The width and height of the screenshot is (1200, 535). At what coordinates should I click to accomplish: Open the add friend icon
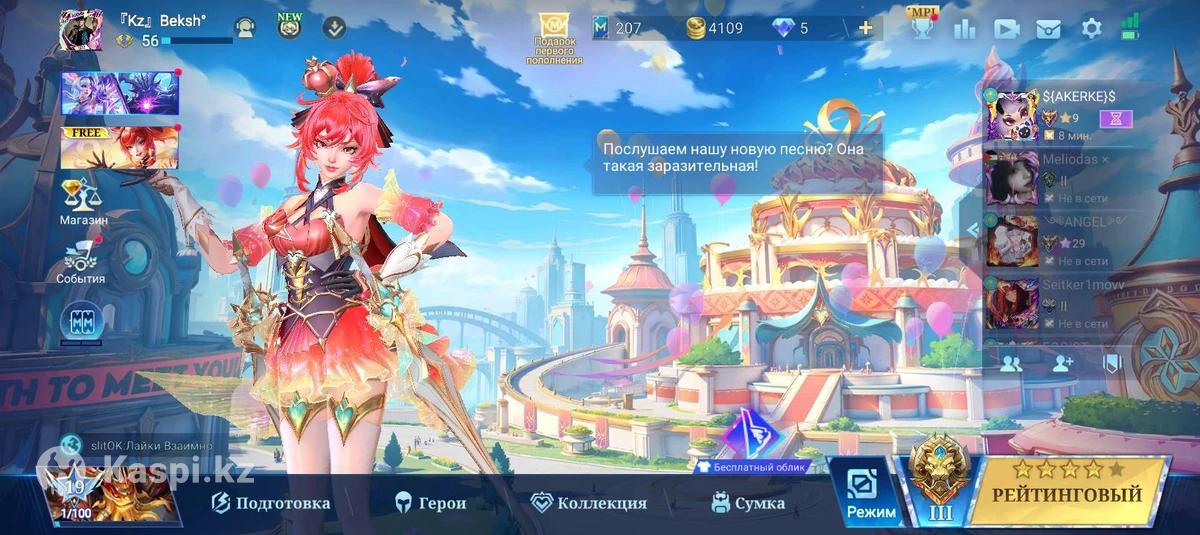(x=1062, y=364)
